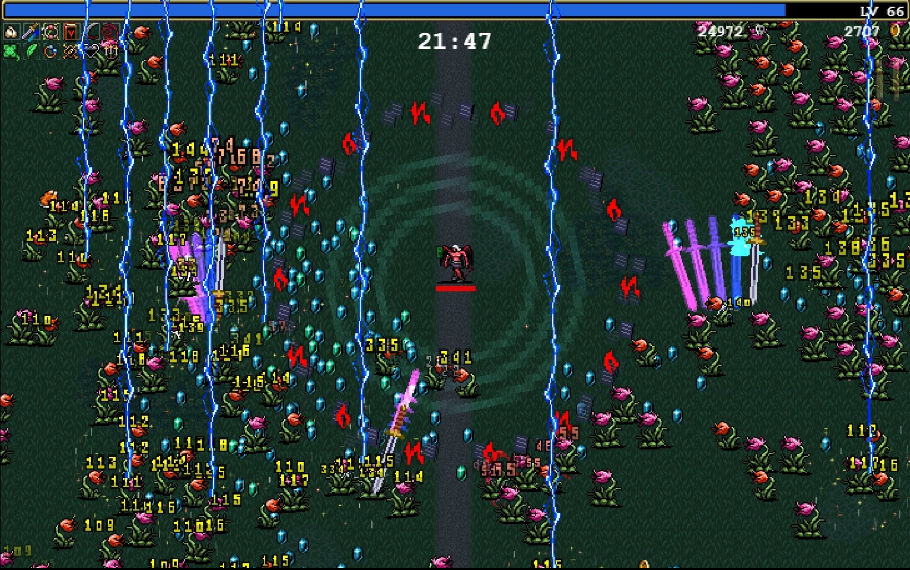Click the skull kill counter icon
Viewport: 910px width, 570px height.
point(760,31)
